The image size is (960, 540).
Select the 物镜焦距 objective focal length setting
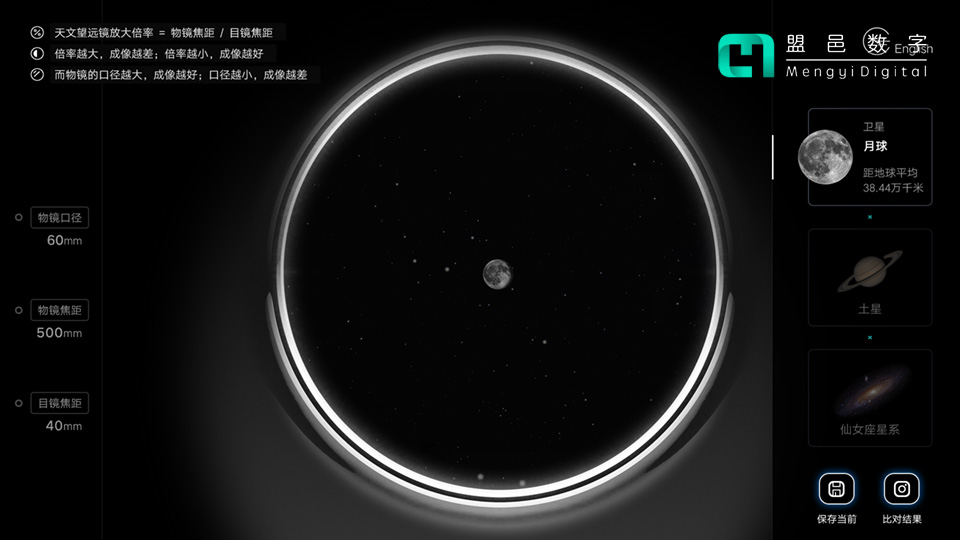click(x=60, y=310)
